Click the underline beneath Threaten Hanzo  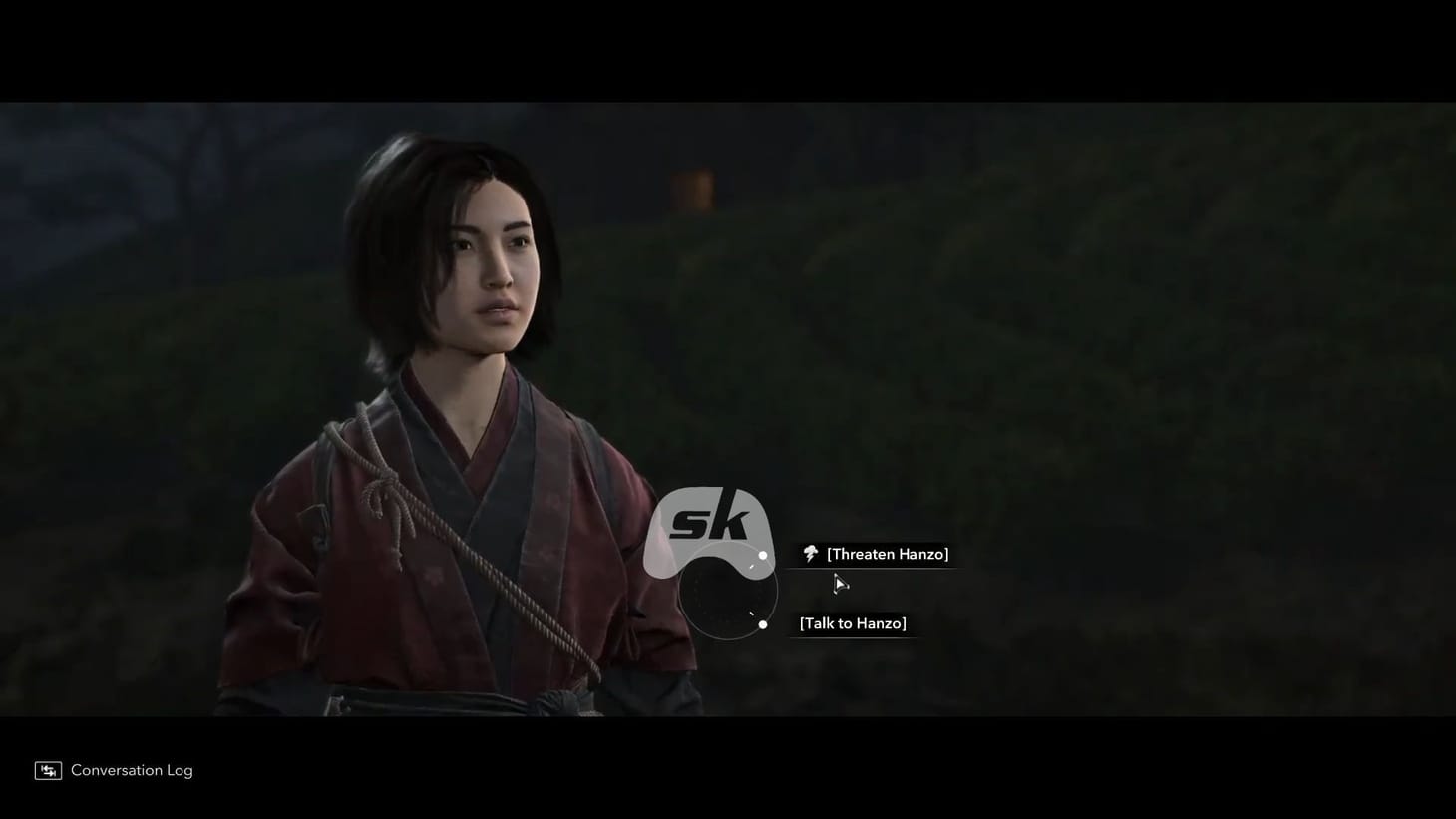874,567
